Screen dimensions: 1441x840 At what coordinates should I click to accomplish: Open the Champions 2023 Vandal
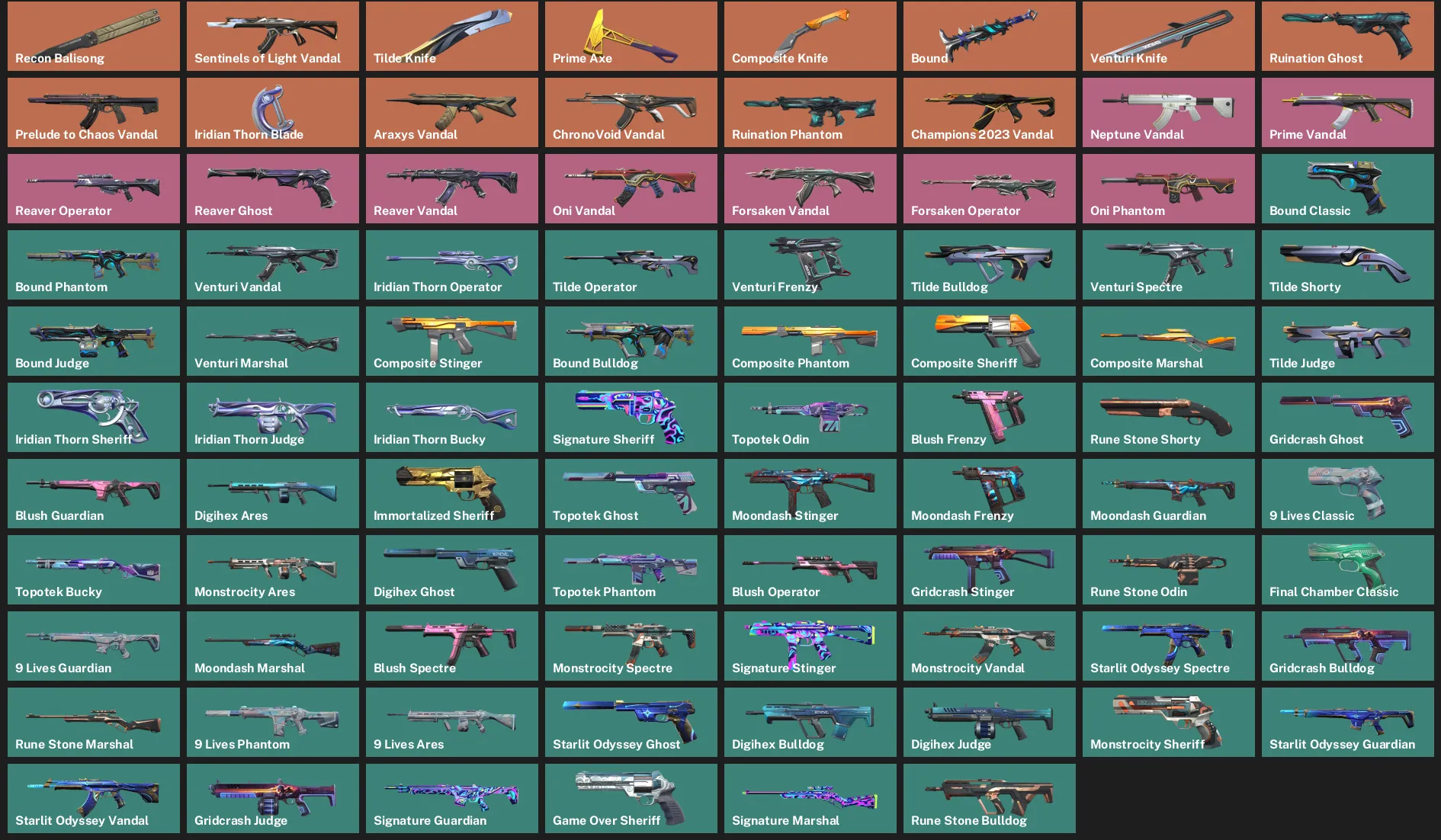[x=988, y=112]
